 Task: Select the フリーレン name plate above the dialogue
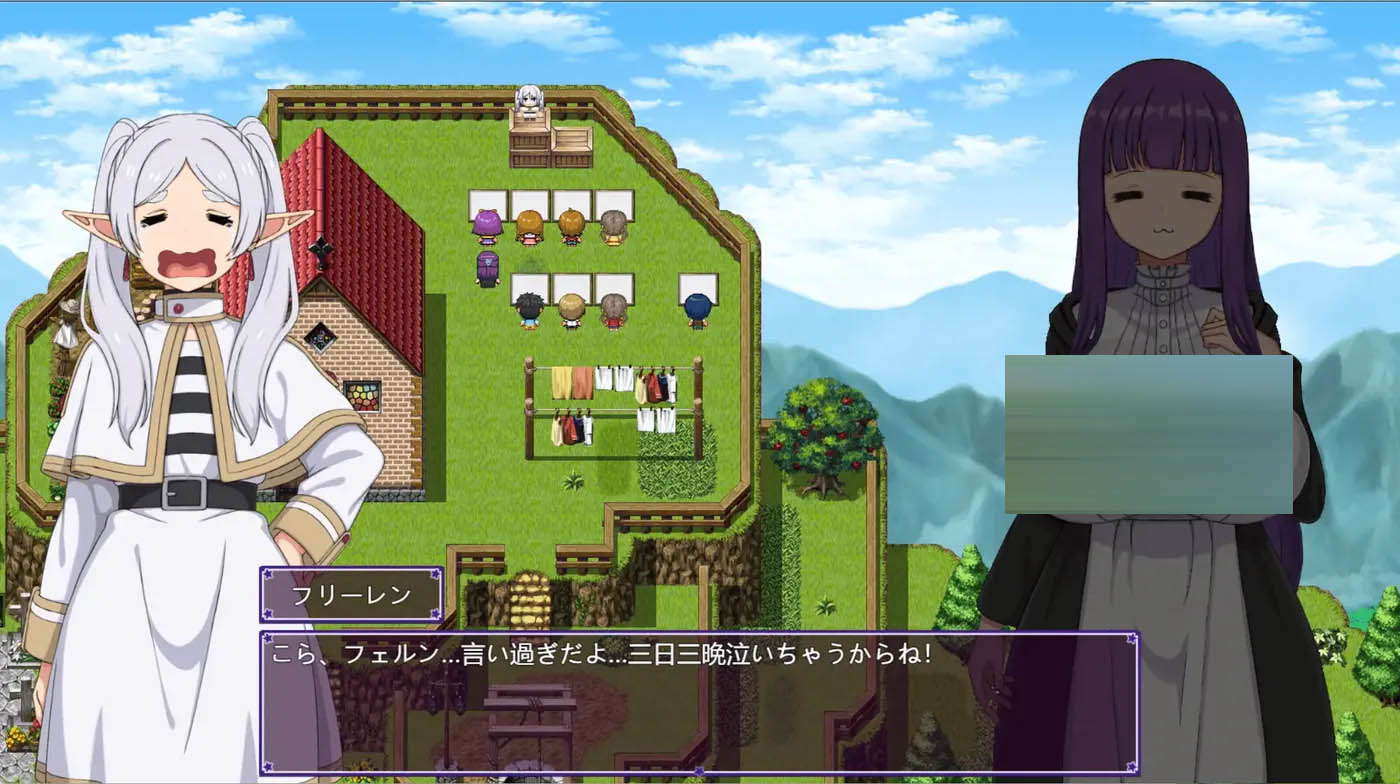(350, 592)
